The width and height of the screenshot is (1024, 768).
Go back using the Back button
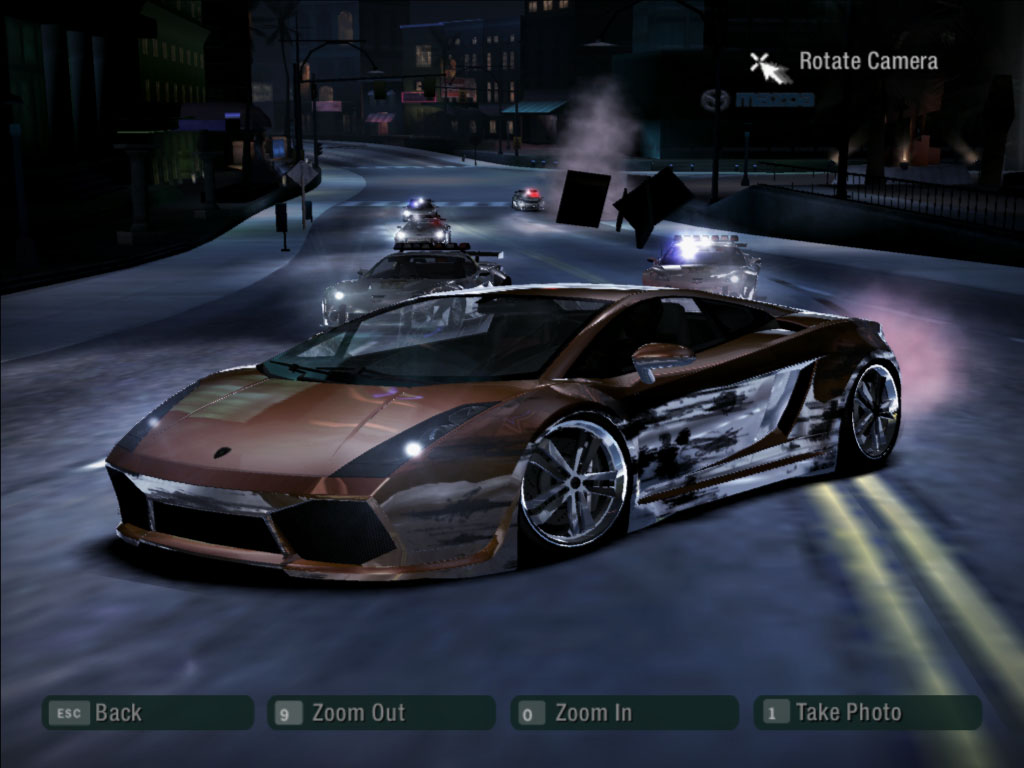click(x=147, y=713)
